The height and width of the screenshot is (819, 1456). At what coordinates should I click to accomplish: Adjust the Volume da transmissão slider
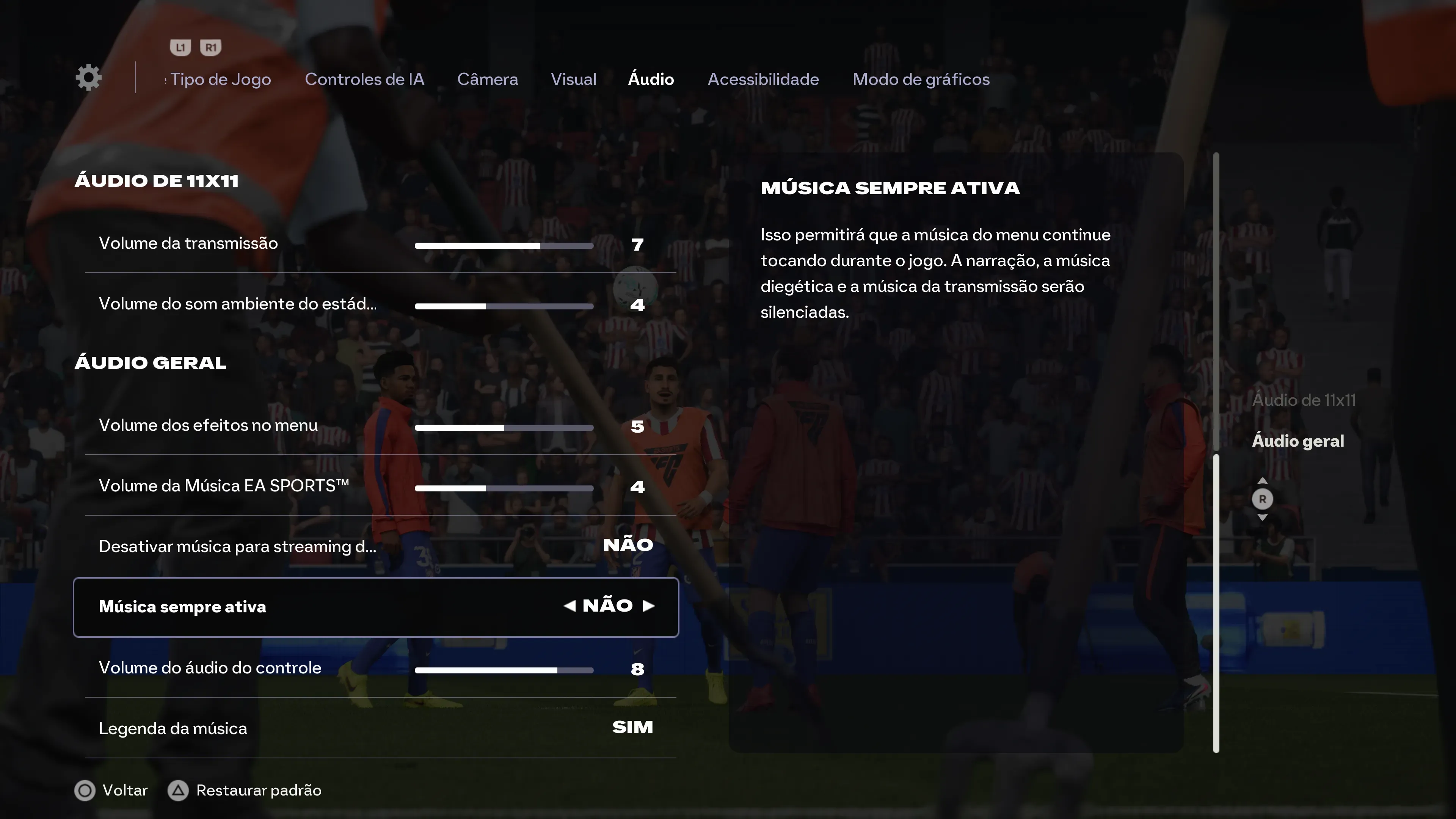pos(504,245)
